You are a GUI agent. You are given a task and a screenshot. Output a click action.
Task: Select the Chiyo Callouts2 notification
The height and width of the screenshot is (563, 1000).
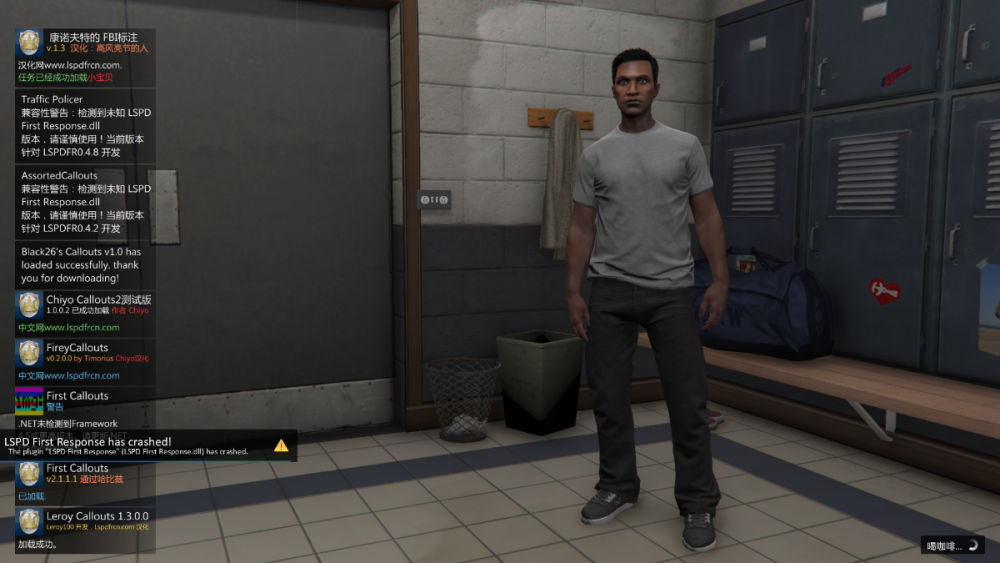(85, 313)
